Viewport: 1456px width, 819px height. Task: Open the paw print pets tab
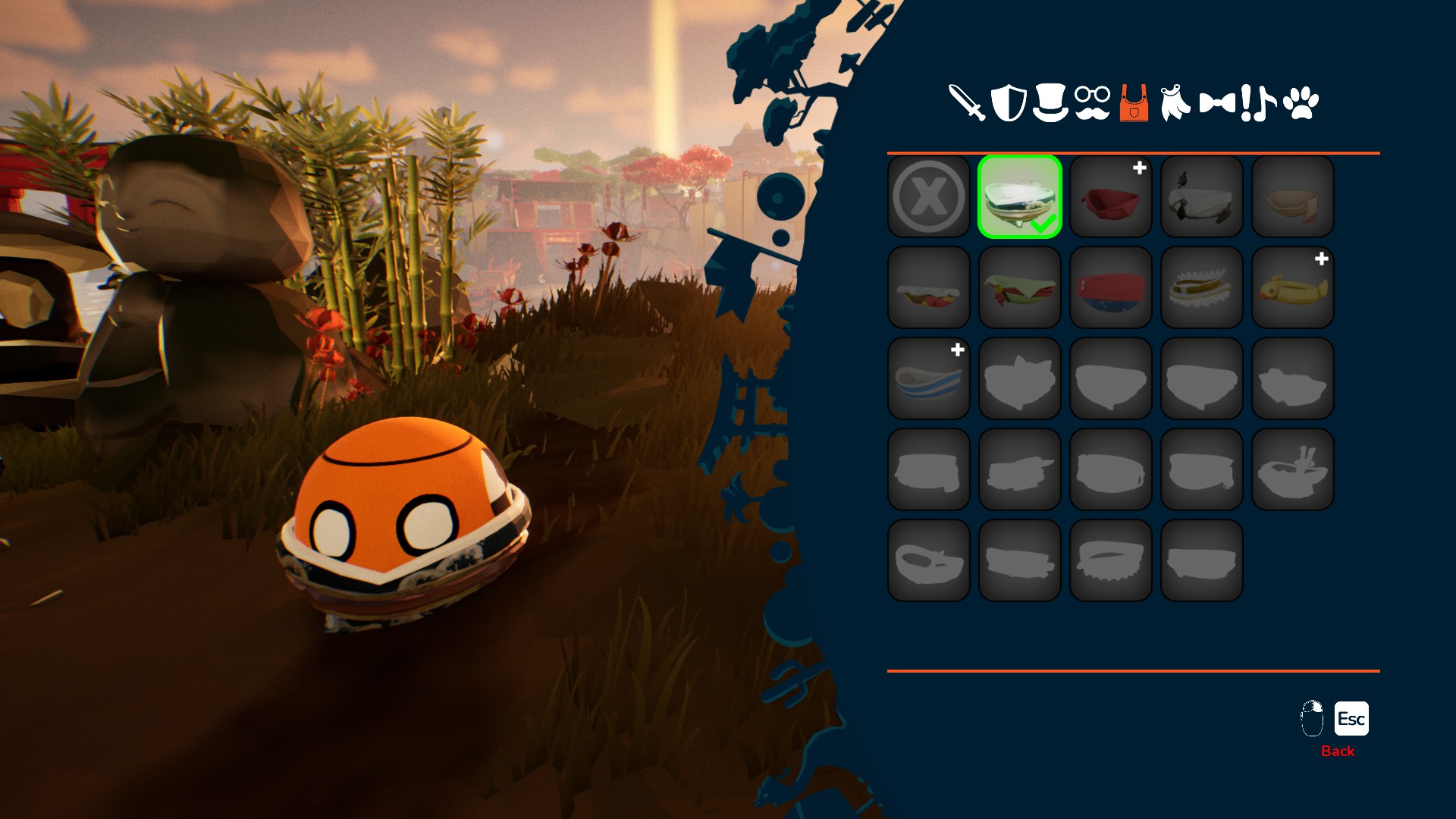tap(1301, 103)
